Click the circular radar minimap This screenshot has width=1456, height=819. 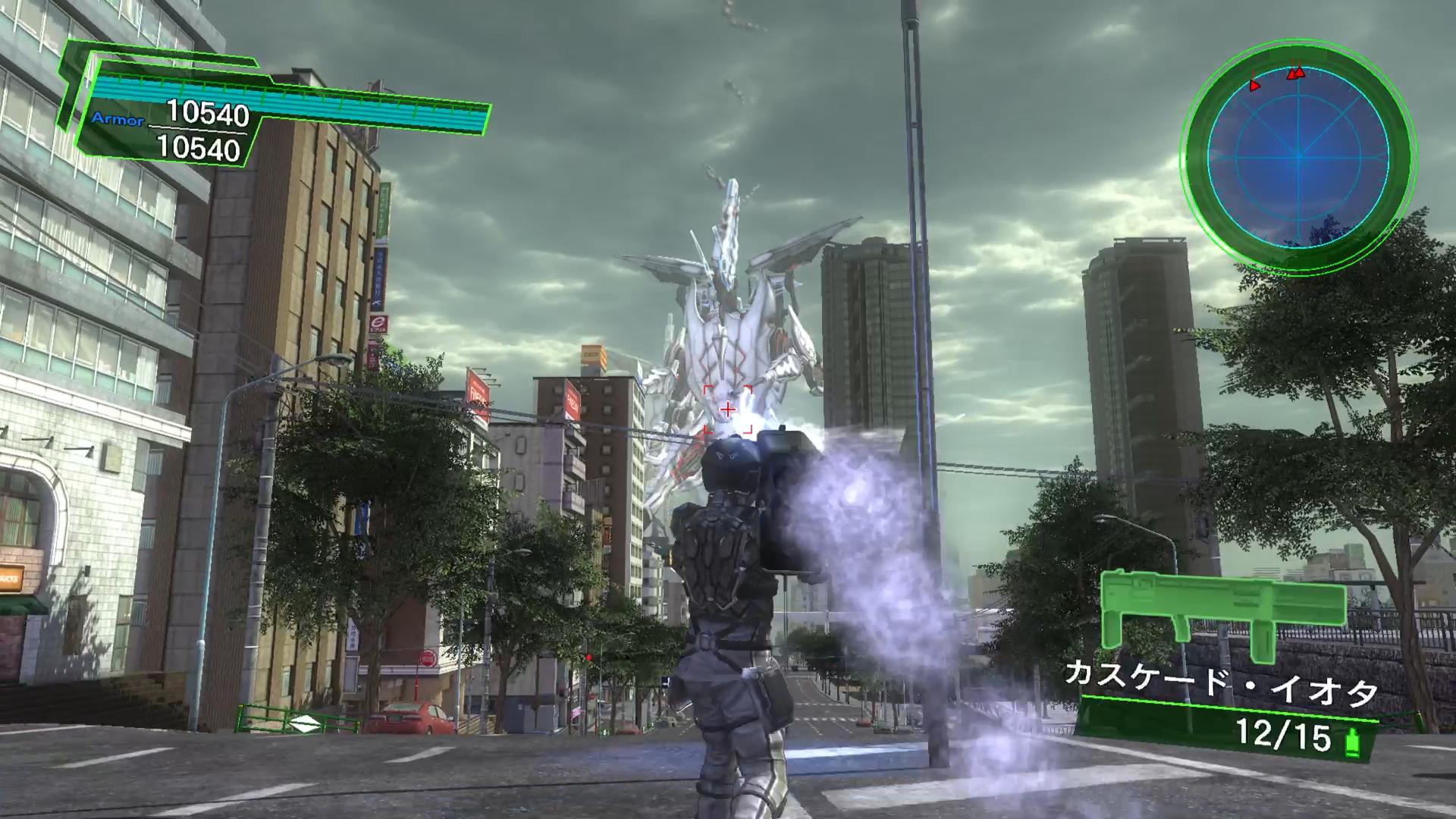click(x=1298, y=155)
